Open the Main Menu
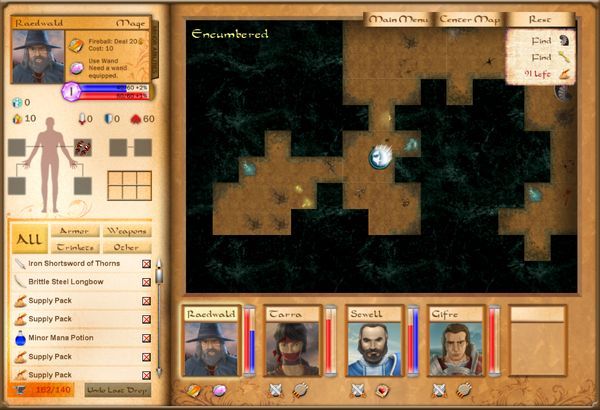The width and height of the screenshot is (600, 410). click(x=399, y=19)
